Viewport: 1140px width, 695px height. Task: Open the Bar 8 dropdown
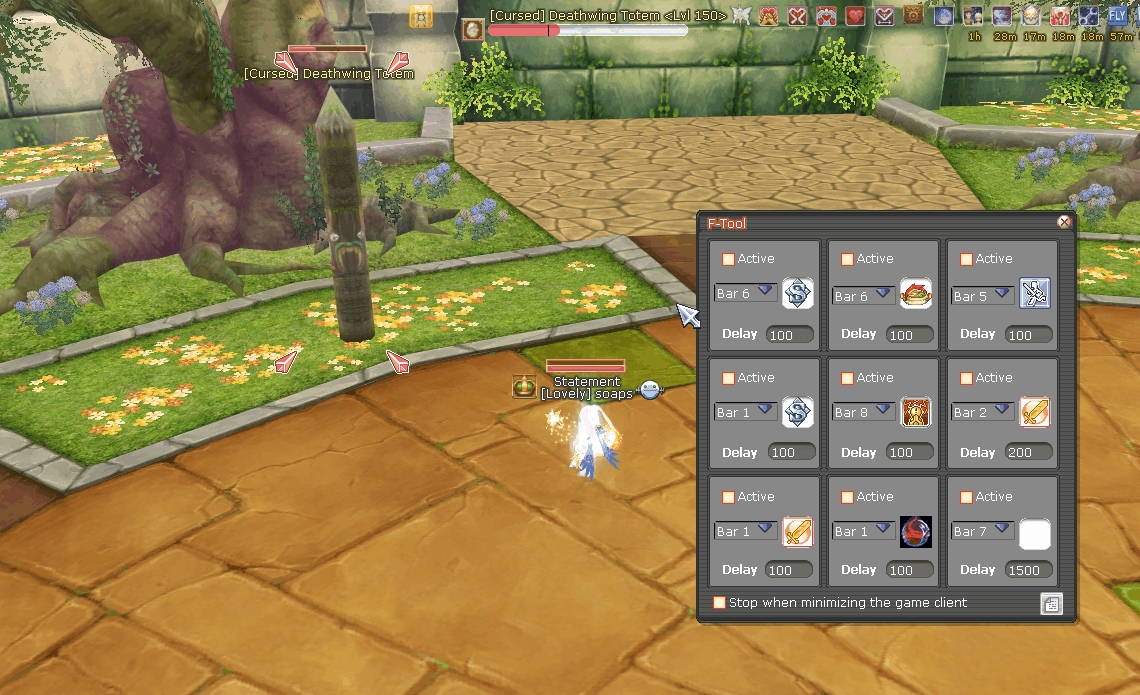point(884,409)
